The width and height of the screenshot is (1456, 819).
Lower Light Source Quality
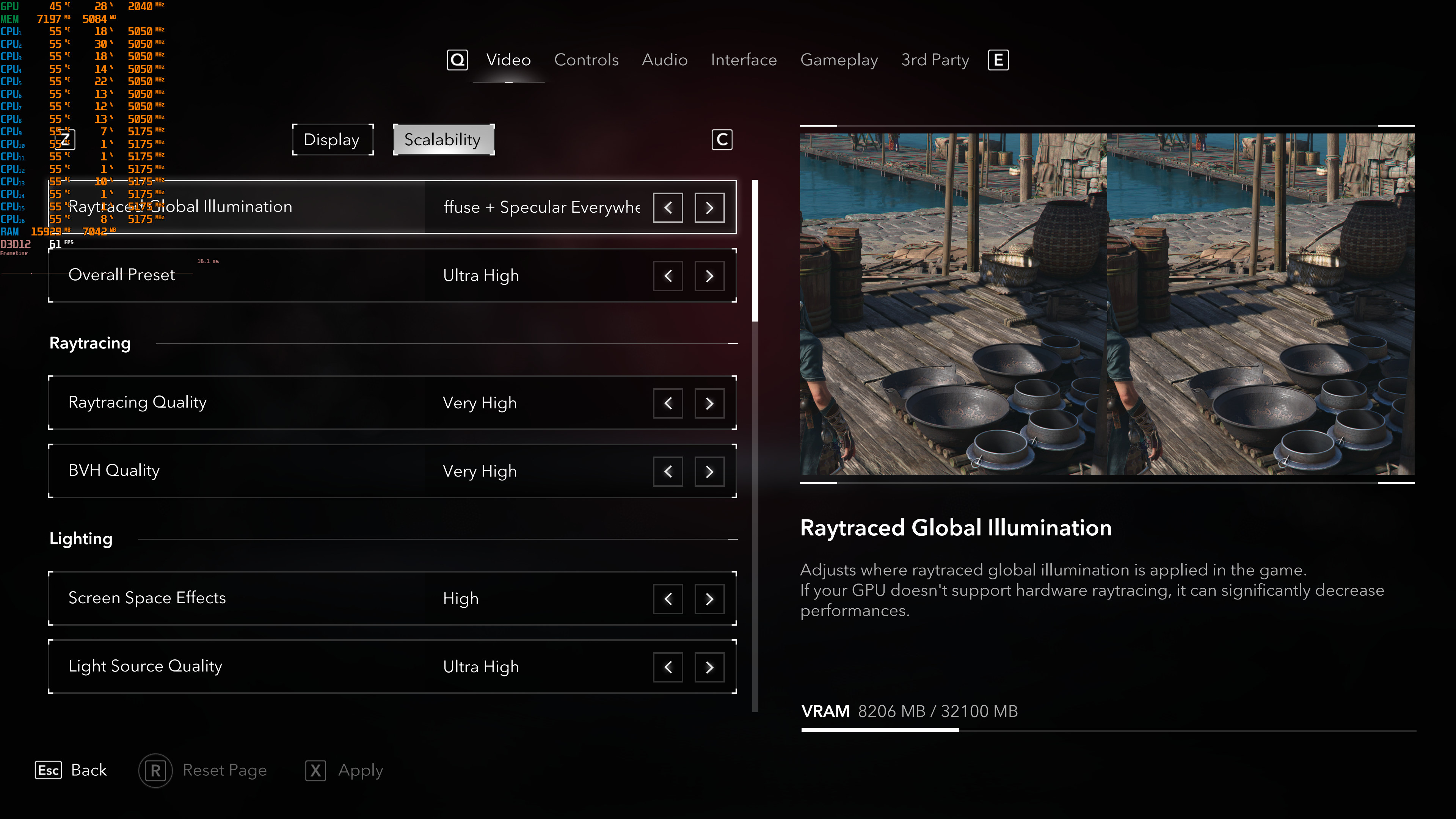(667, 667)
